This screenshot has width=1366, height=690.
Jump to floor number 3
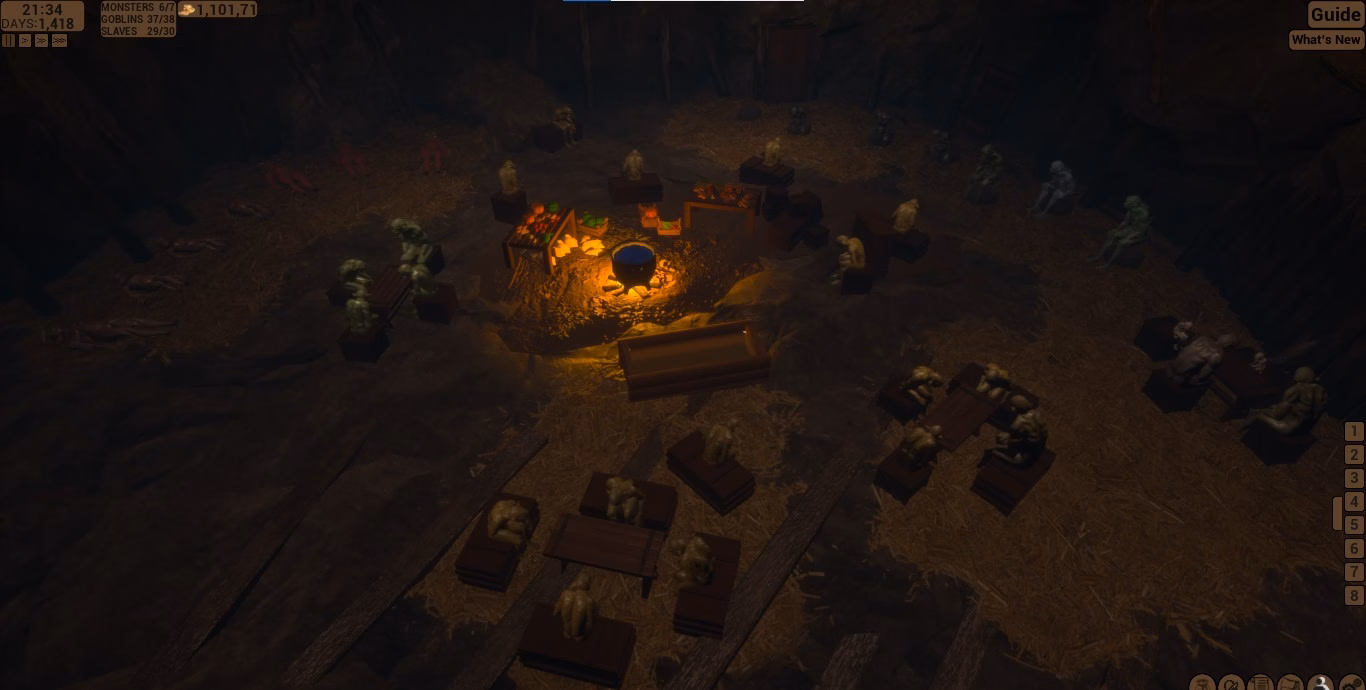point(1354,479)
